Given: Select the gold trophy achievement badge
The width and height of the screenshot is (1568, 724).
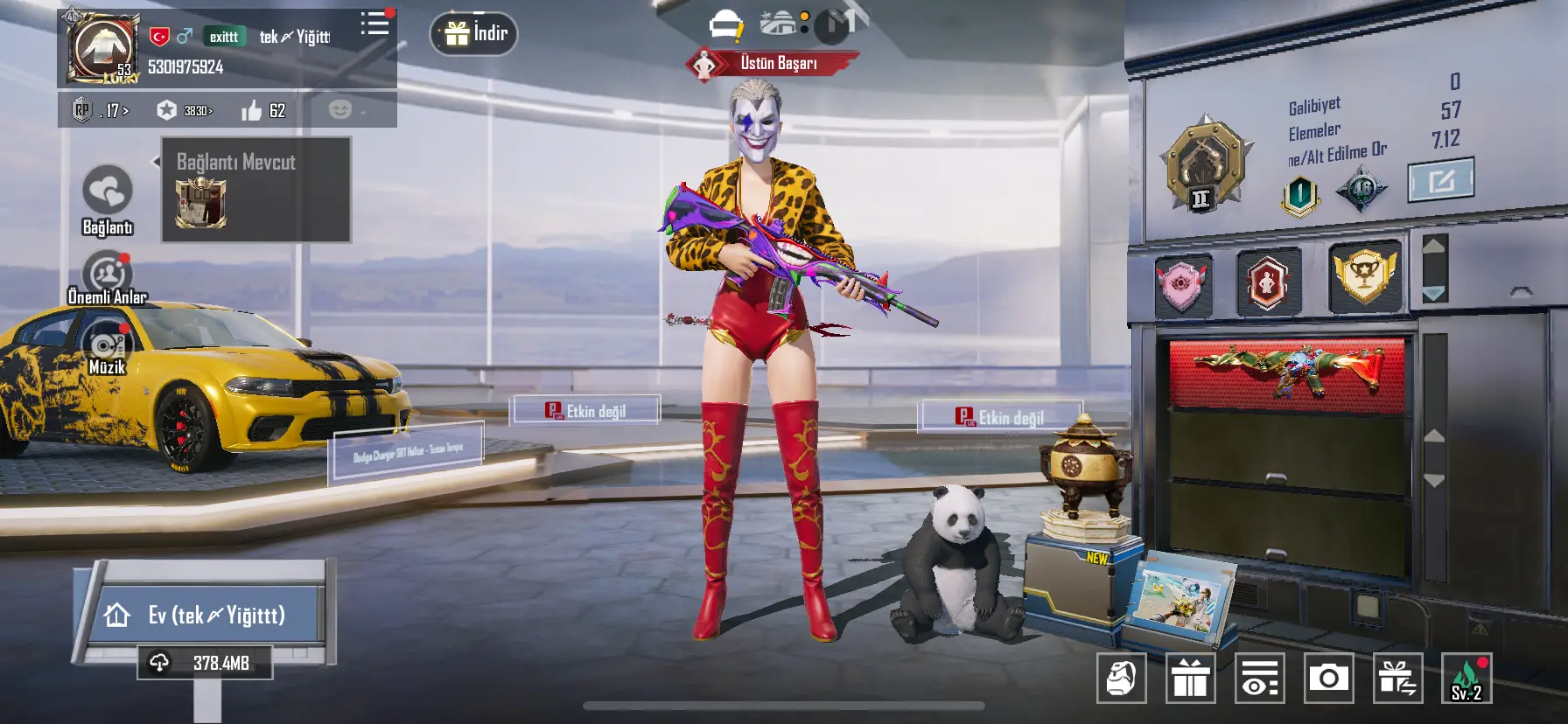Looking at the screenshot, I should click(1363, 276).
